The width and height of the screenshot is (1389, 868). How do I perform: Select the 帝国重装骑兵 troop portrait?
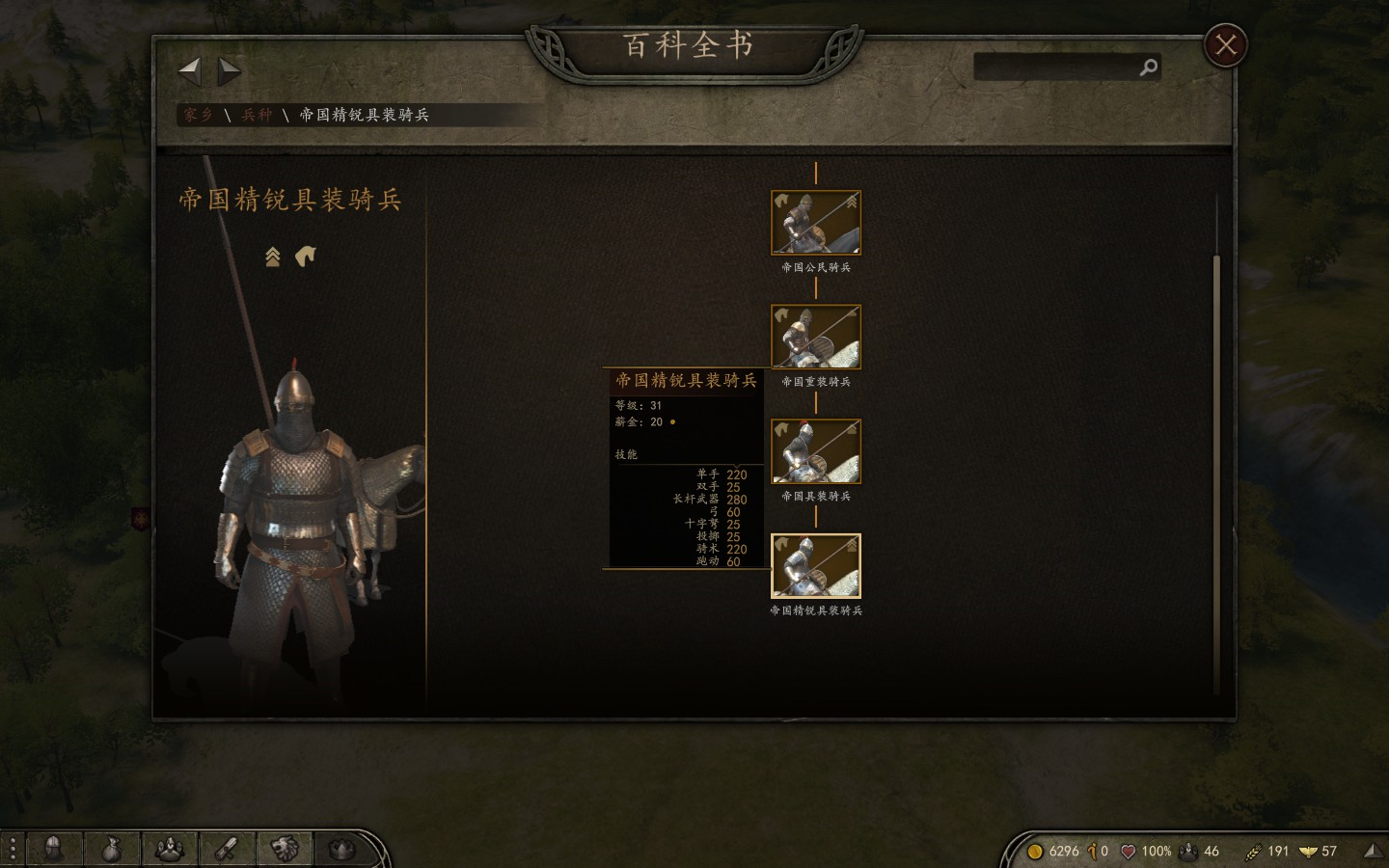tap(815, 337)
